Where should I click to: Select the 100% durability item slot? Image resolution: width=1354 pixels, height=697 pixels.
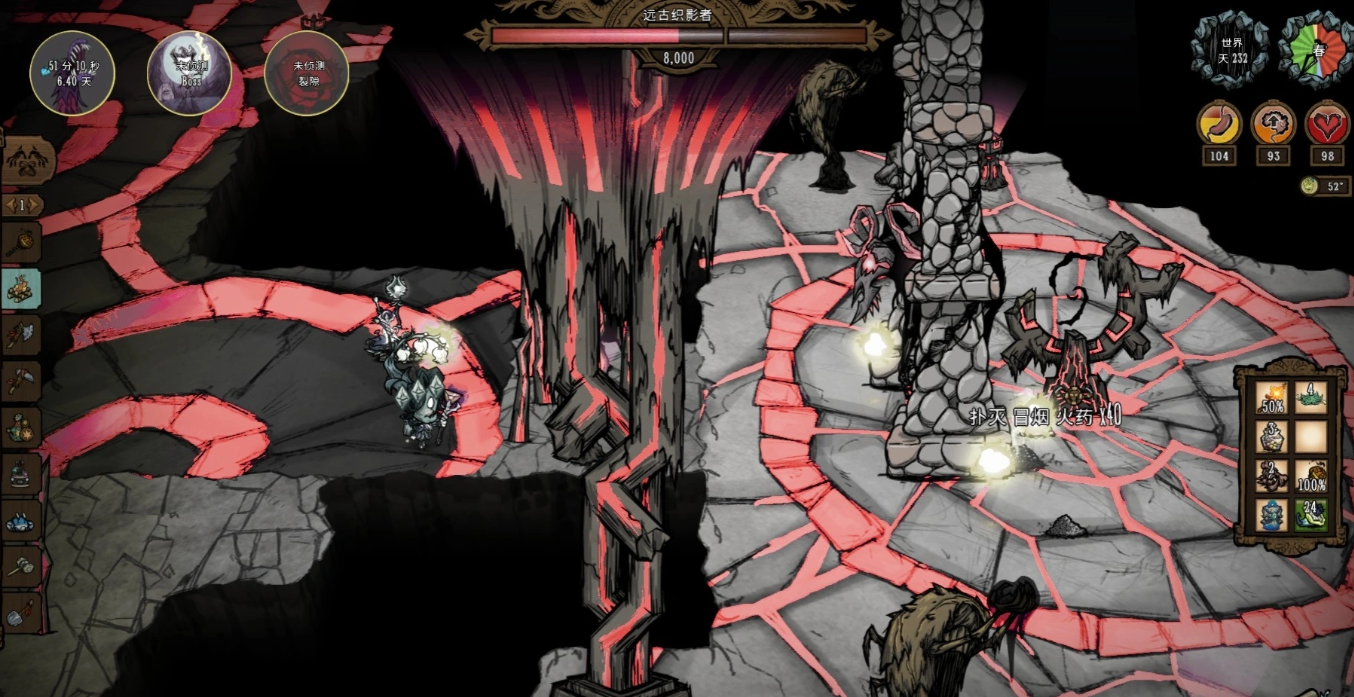click(x=1311, y=476)
